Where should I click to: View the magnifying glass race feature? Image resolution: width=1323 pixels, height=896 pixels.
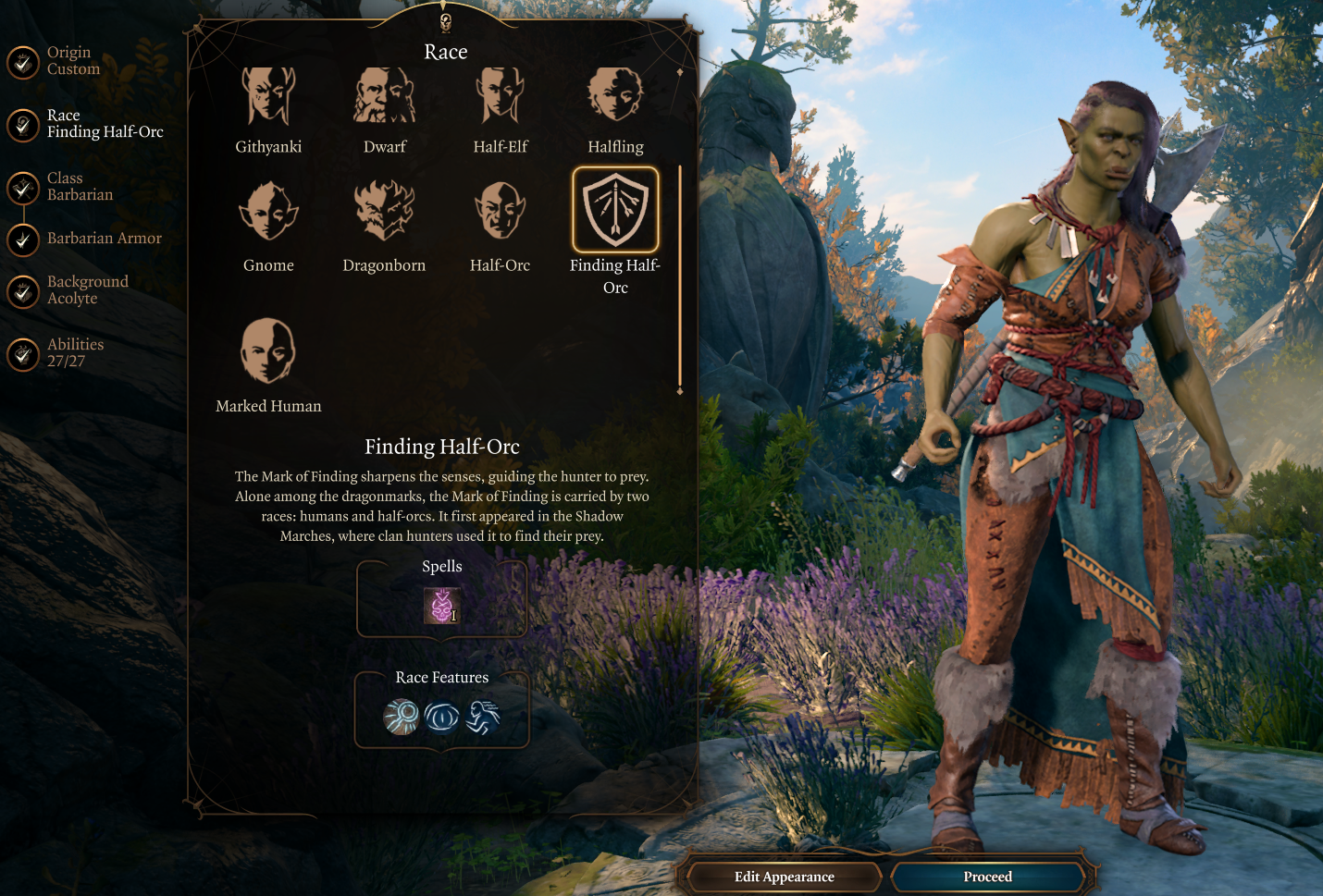[x=402, y=717]
